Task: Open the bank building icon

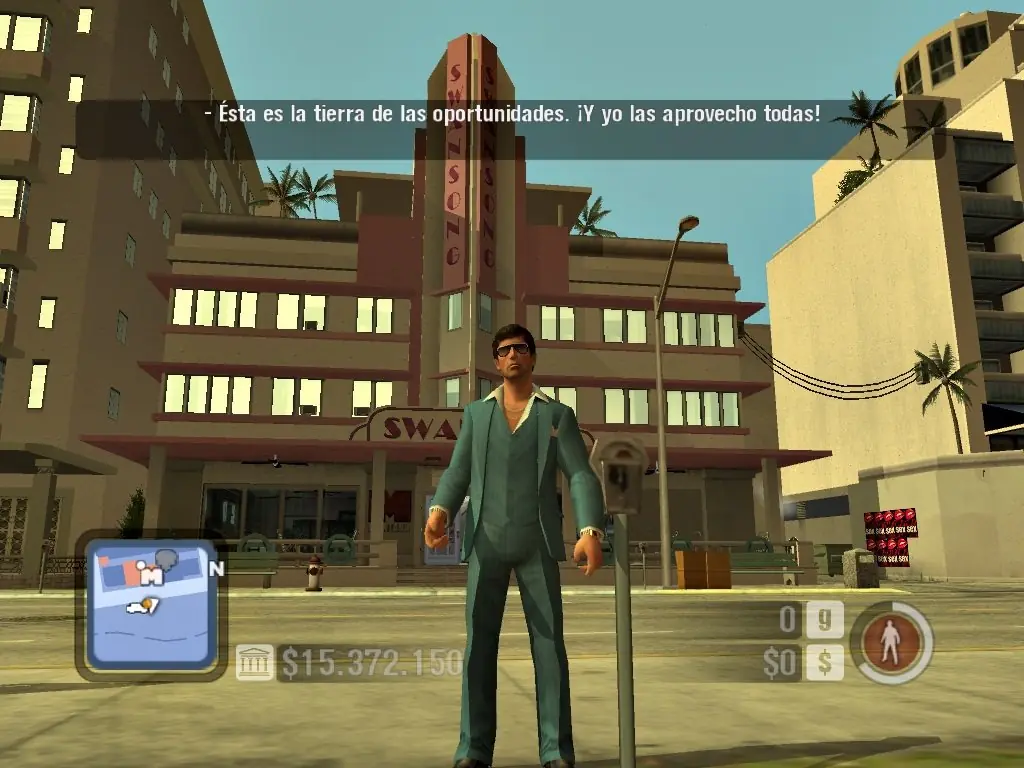Action: pos(254,662)
